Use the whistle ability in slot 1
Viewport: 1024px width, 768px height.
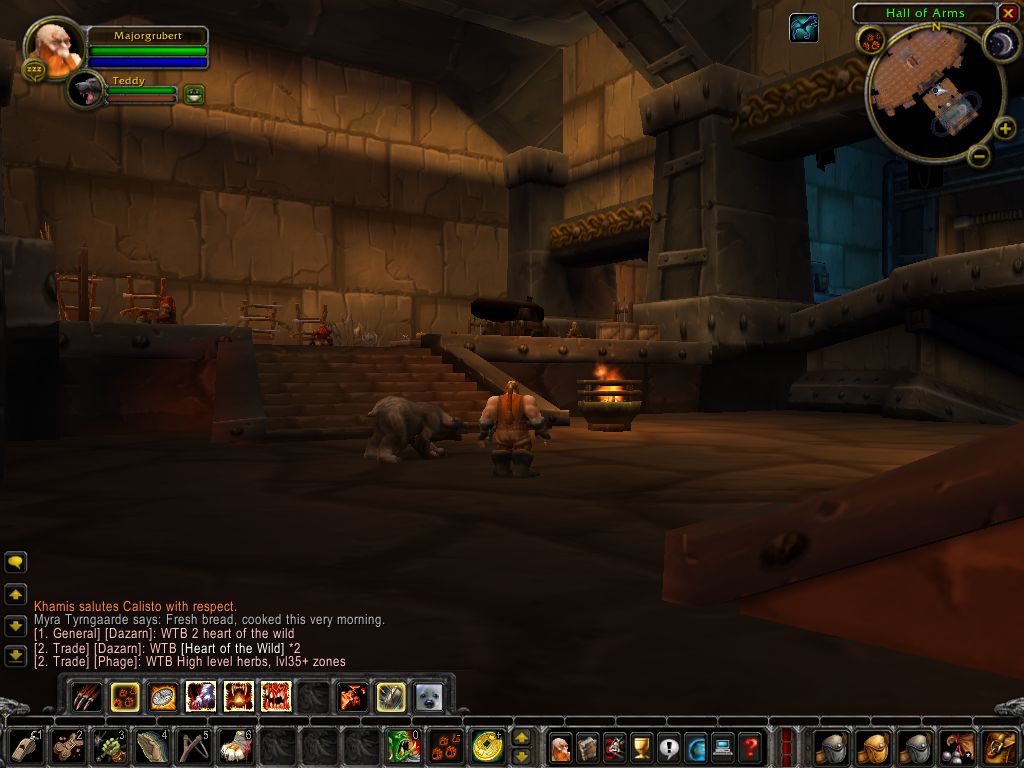26,746
